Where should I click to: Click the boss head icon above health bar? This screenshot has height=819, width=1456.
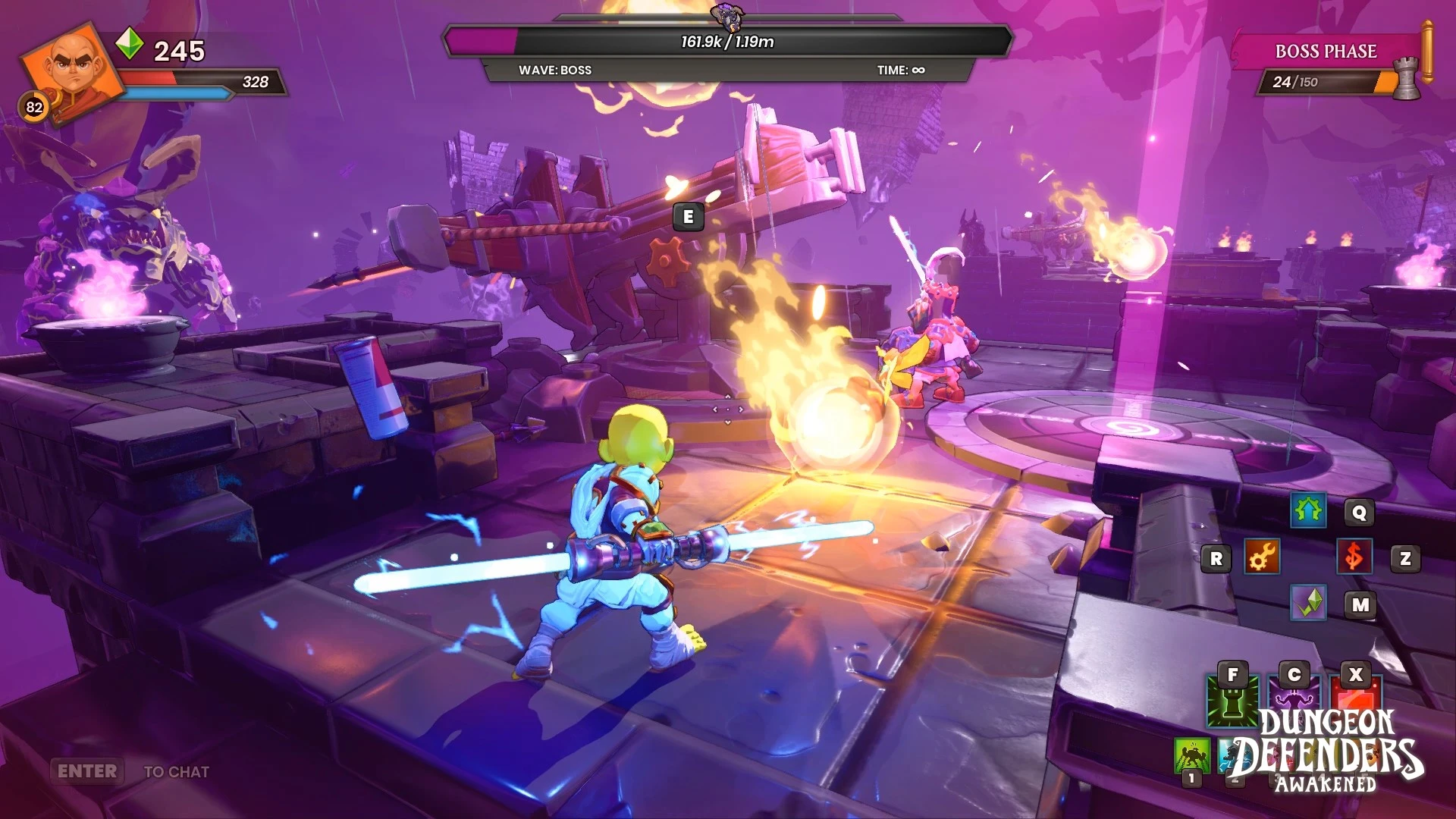coord(727,15)
